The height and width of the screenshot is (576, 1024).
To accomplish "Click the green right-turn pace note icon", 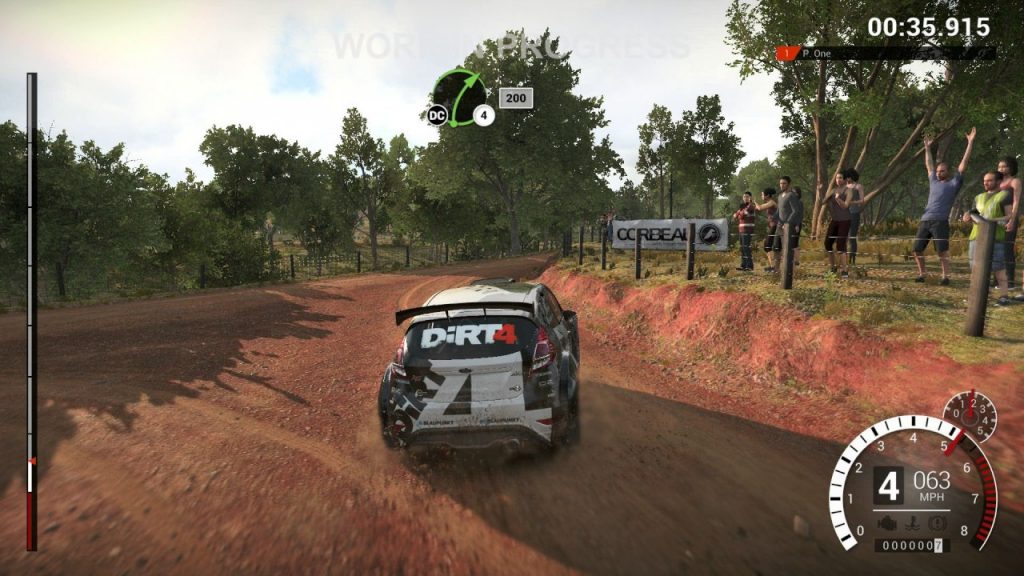I will coord(460,97).
